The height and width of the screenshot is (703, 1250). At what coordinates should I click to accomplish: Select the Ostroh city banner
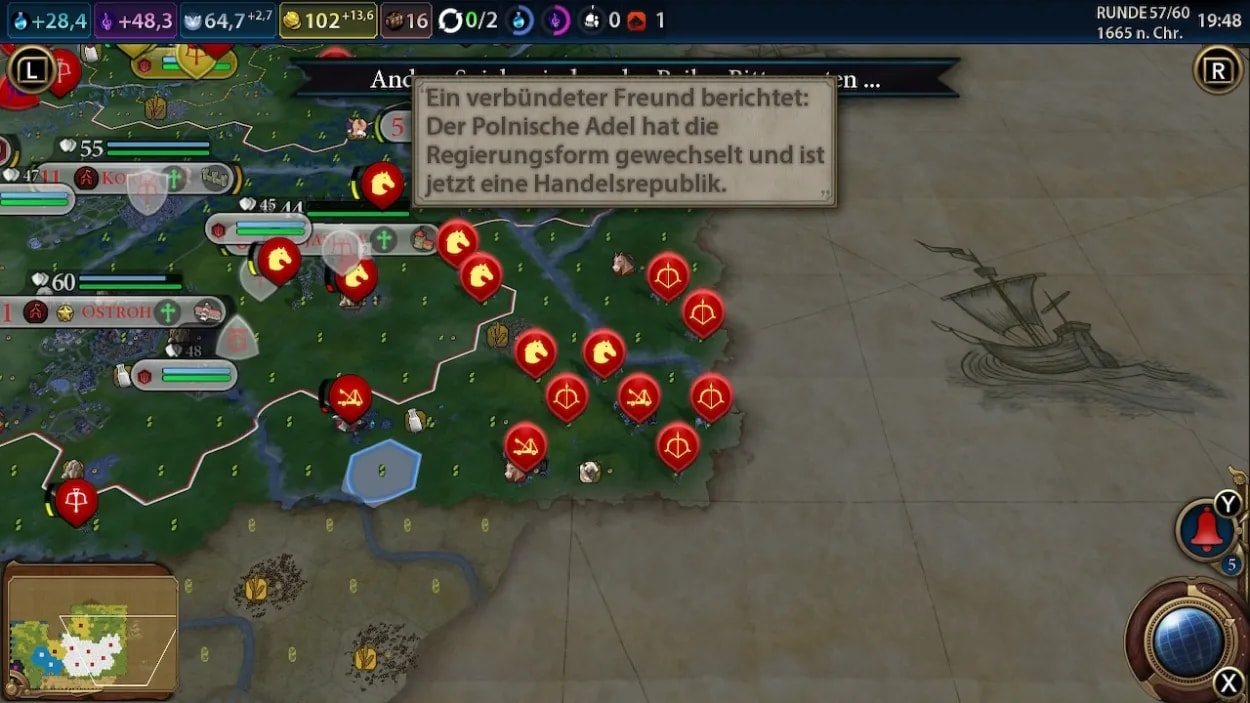pyautogui.click(x=118, y=311)
